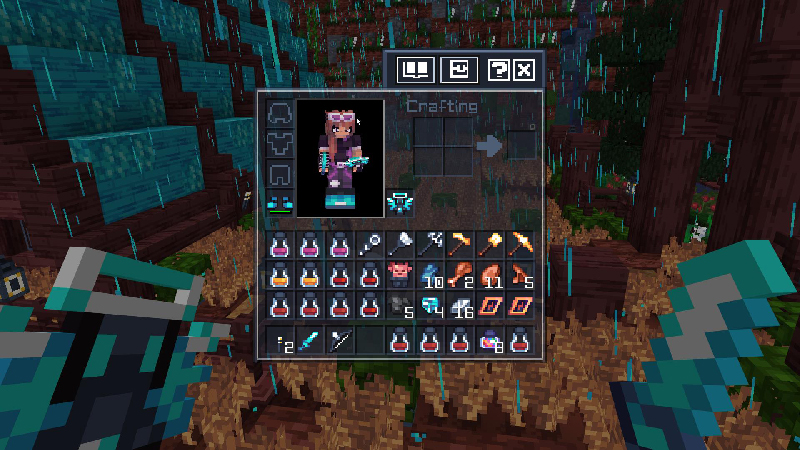Select the equipped diamond boots slot
The height and width of the screenshot is (450, 800).
point(279,202)
